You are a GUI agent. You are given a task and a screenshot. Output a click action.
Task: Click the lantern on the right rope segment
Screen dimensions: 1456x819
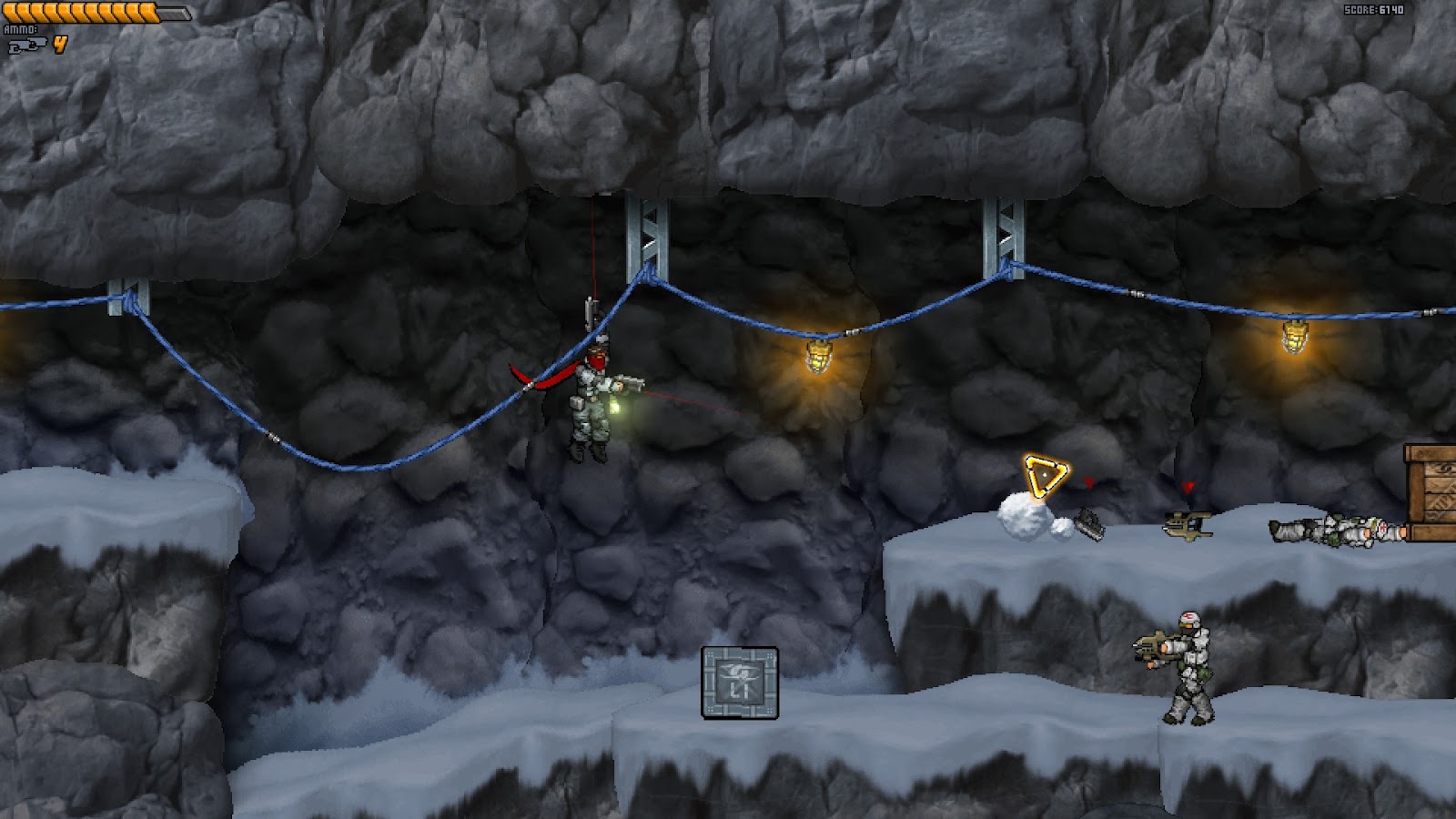point(1293,335)
